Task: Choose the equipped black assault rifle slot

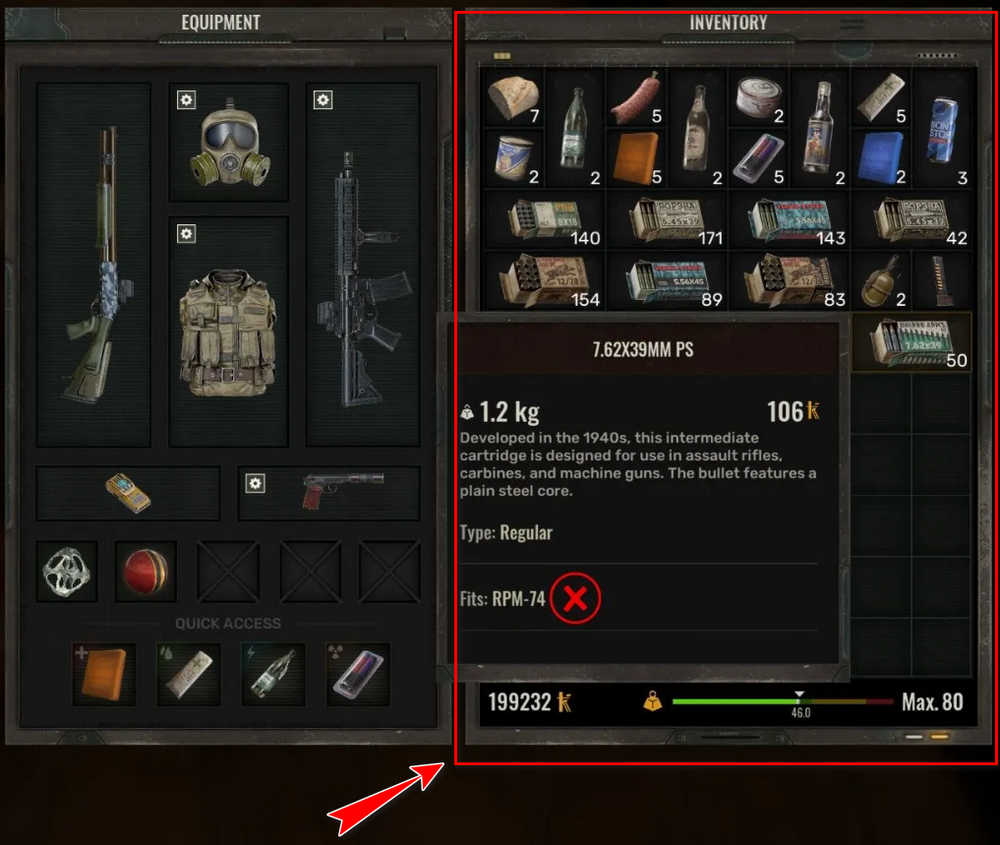Action: (362, 264)
